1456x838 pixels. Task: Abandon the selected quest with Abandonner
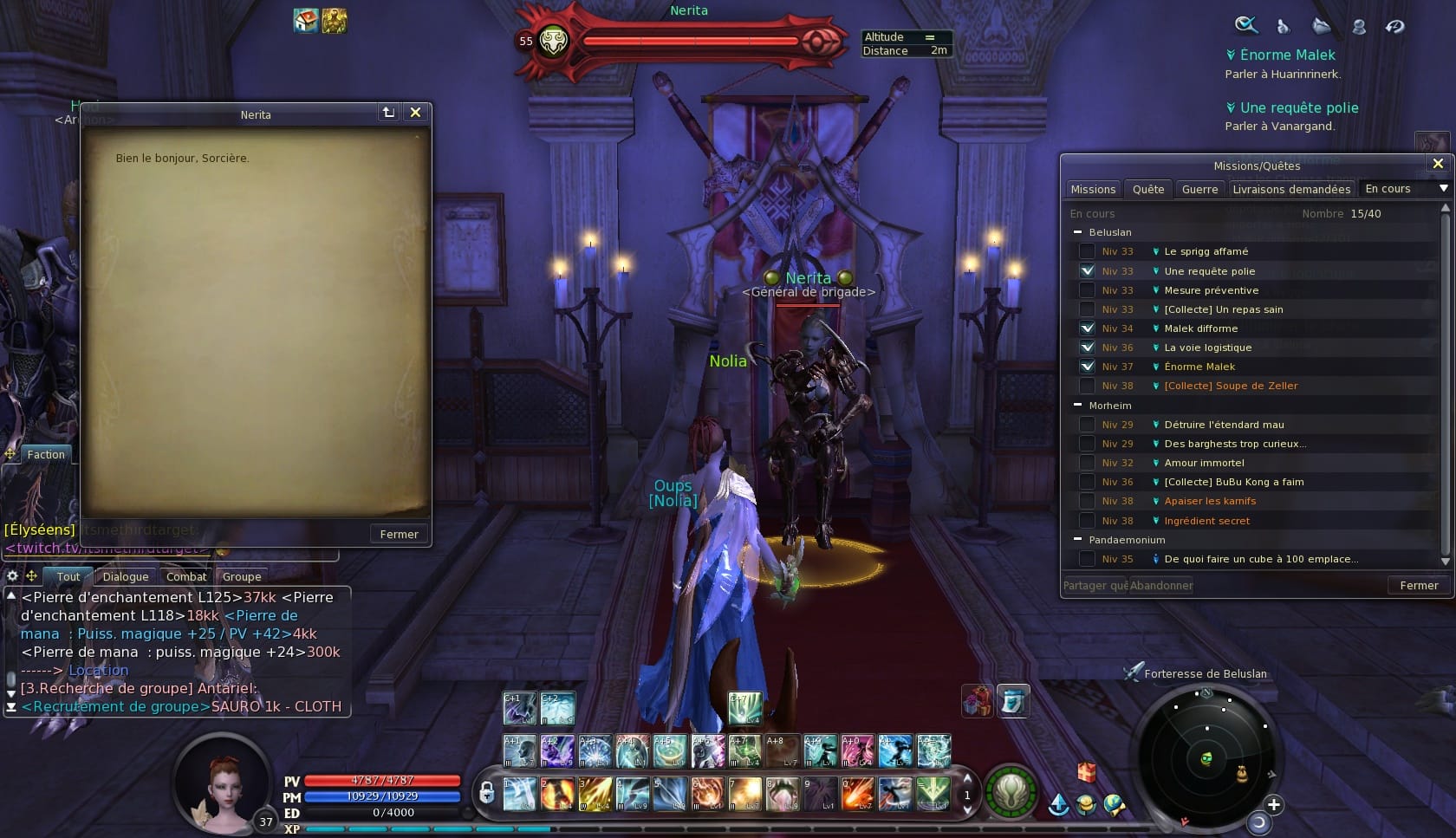click(1161, 586)
